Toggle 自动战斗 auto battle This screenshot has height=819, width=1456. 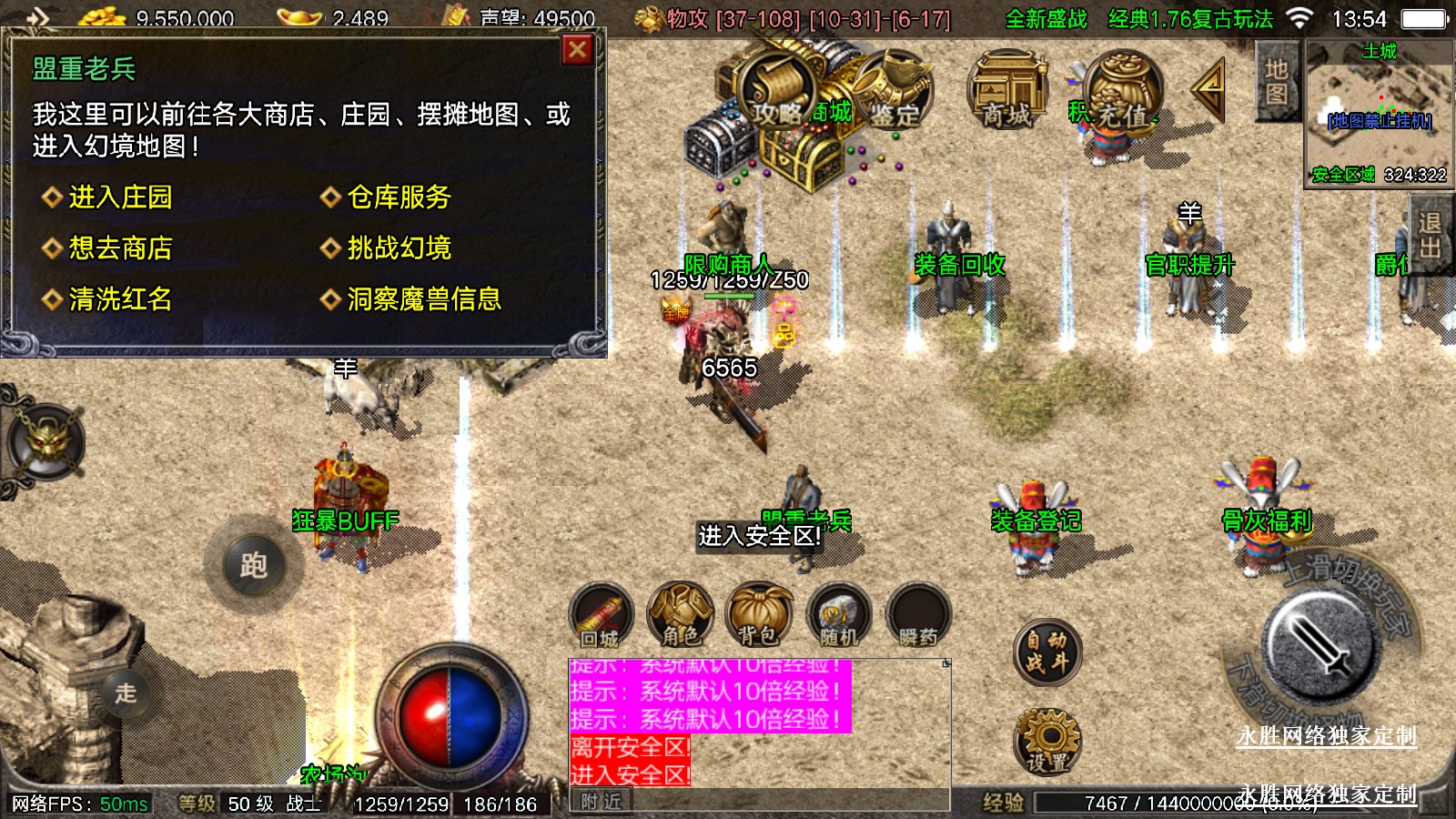pos(1046,652)
